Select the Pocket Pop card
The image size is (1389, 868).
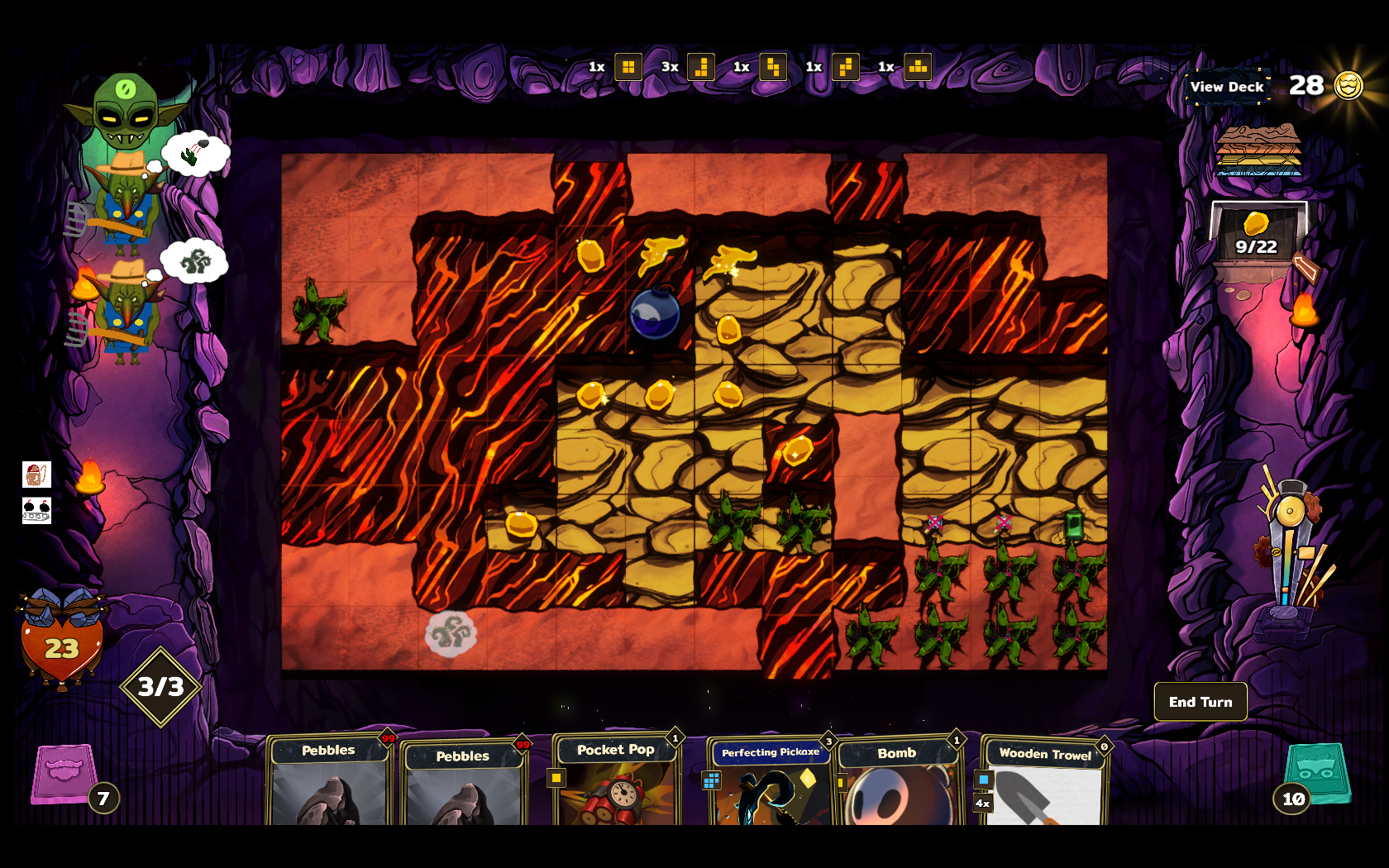616,781
